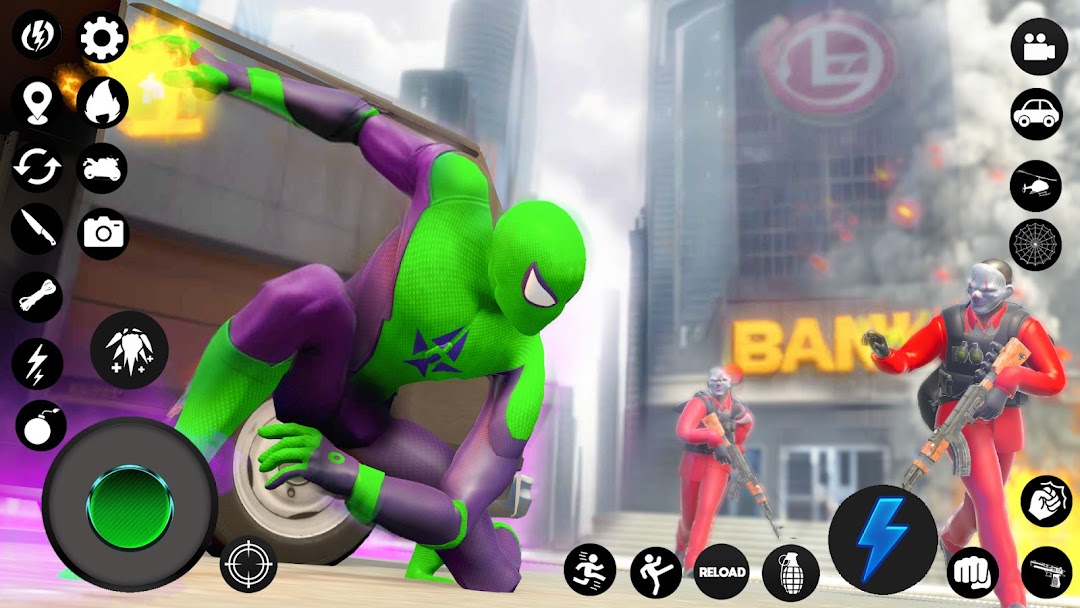Select the knife weapon icon
The image size is (1080, 608).
point(37,230)
